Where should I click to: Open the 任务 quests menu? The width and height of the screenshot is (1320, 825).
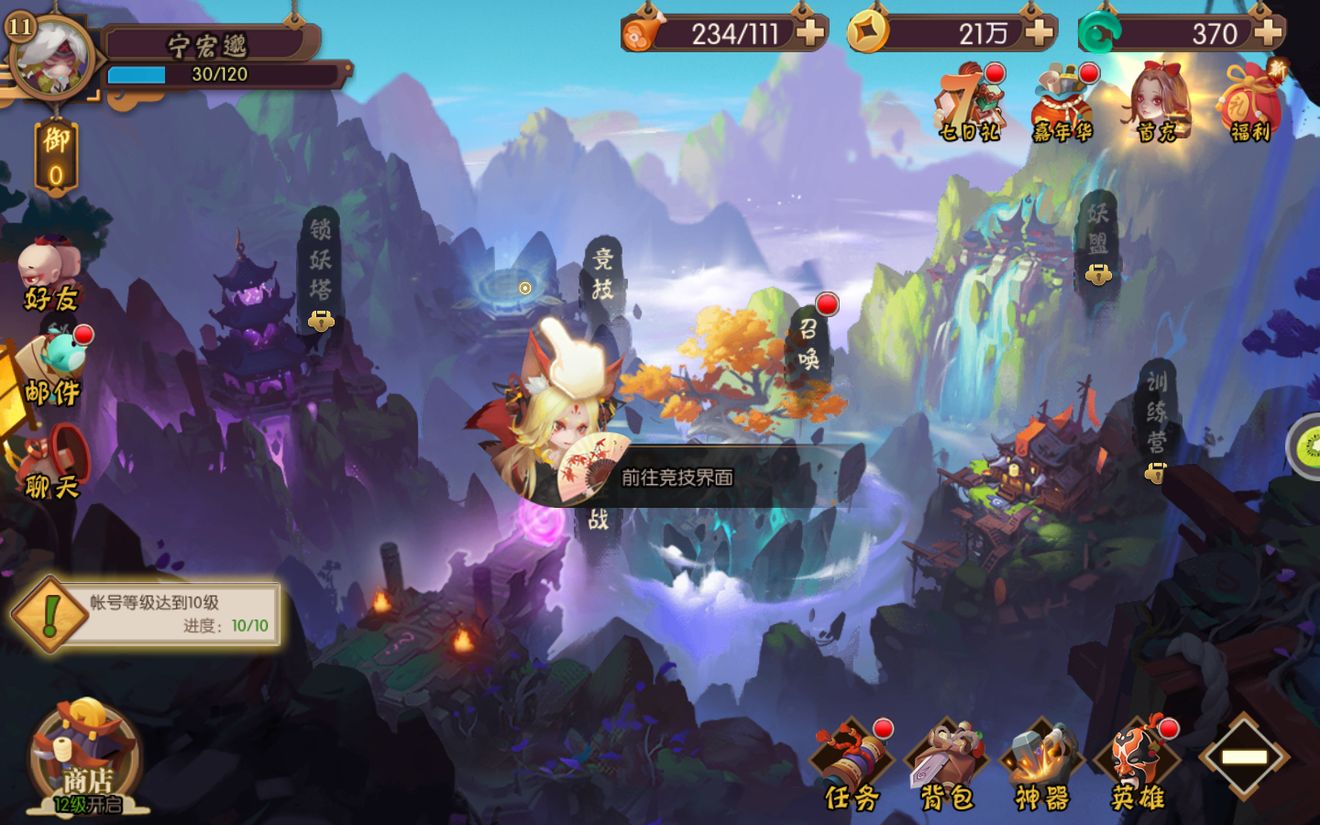click(851, 765)
